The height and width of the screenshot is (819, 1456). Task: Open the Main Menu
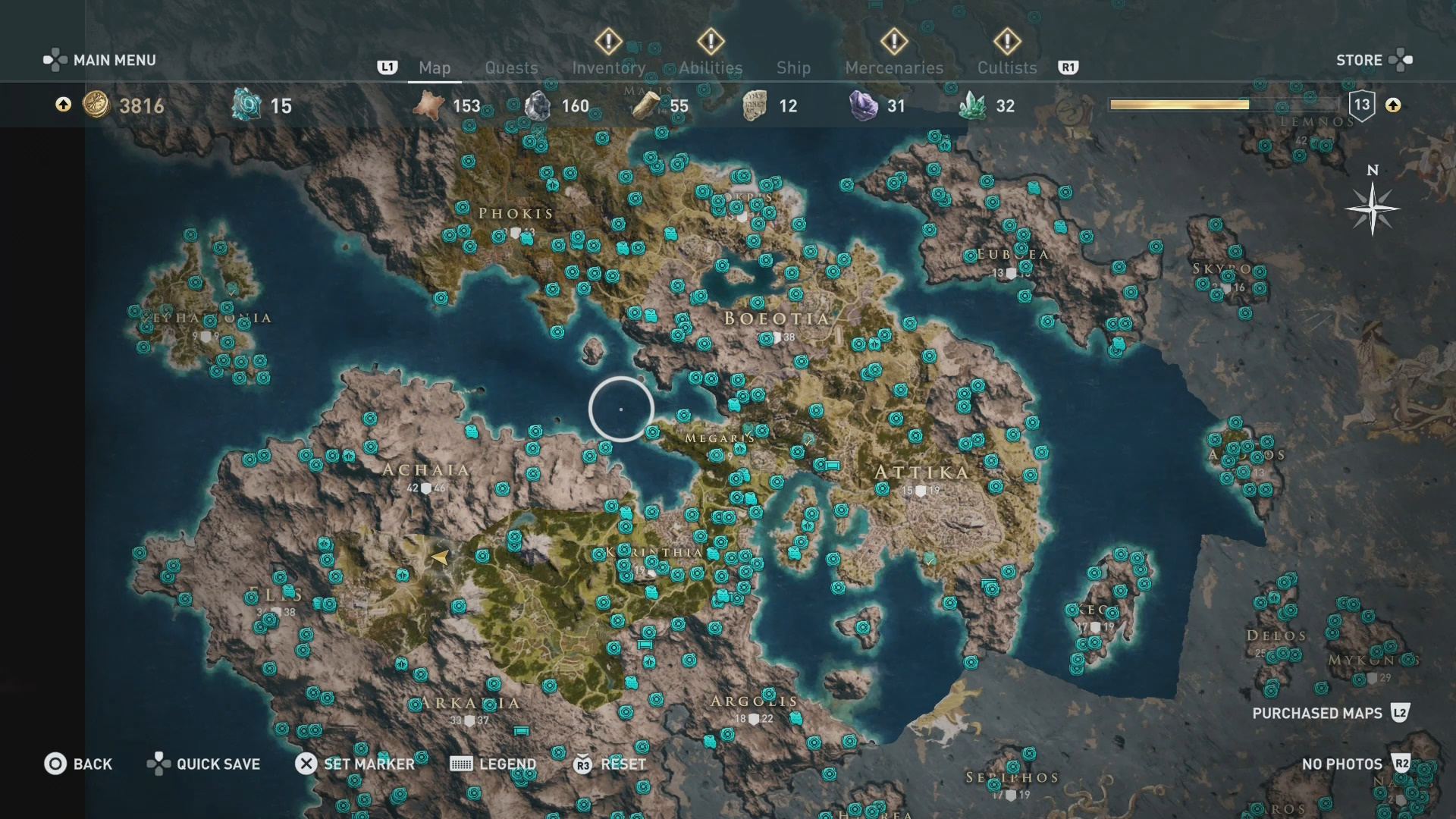point(100,60)
